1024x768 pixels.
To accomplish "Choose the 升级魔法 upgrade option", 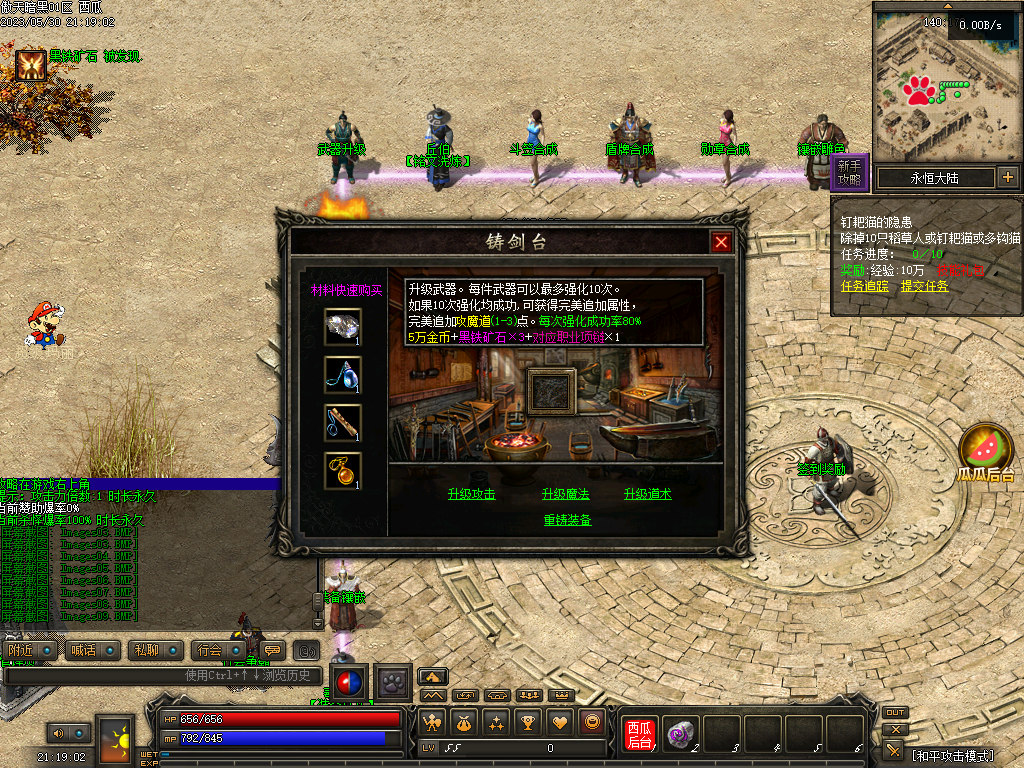I will (566, 494).
